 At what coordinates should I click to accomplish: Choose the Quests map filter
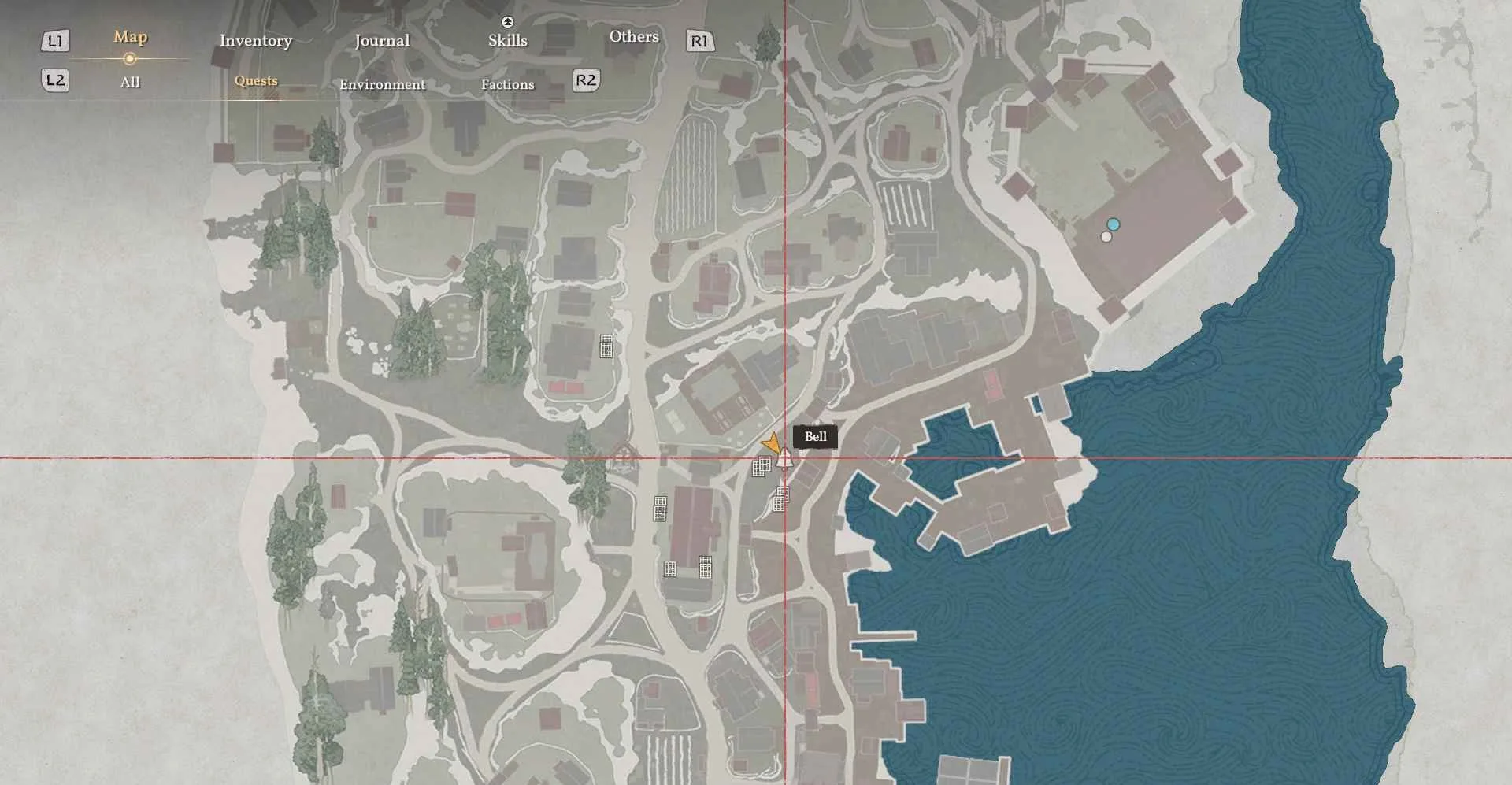pos(256,81)
